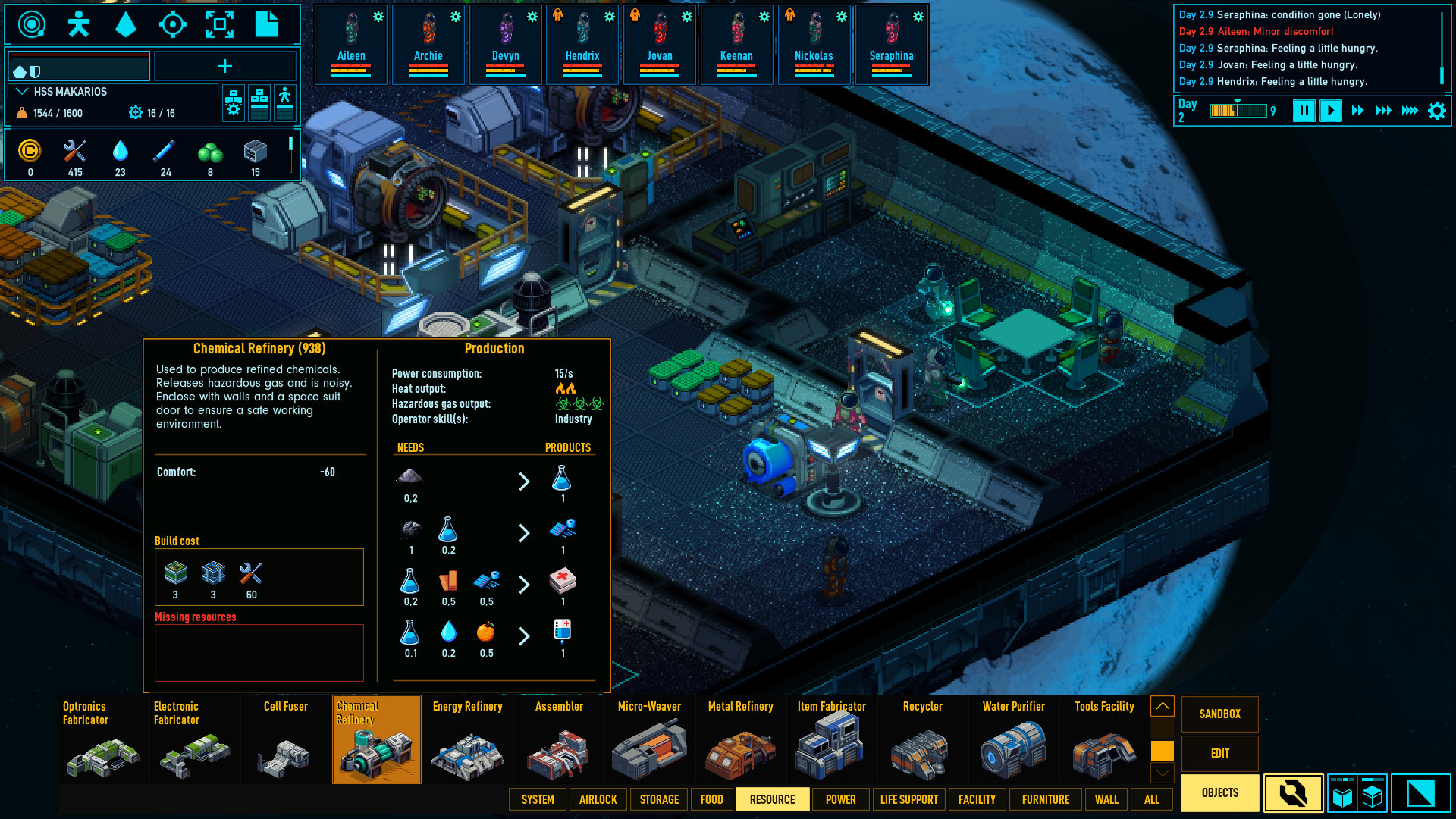
Task: Open the game speed settings gear icon
Action: coord(1437,110)
